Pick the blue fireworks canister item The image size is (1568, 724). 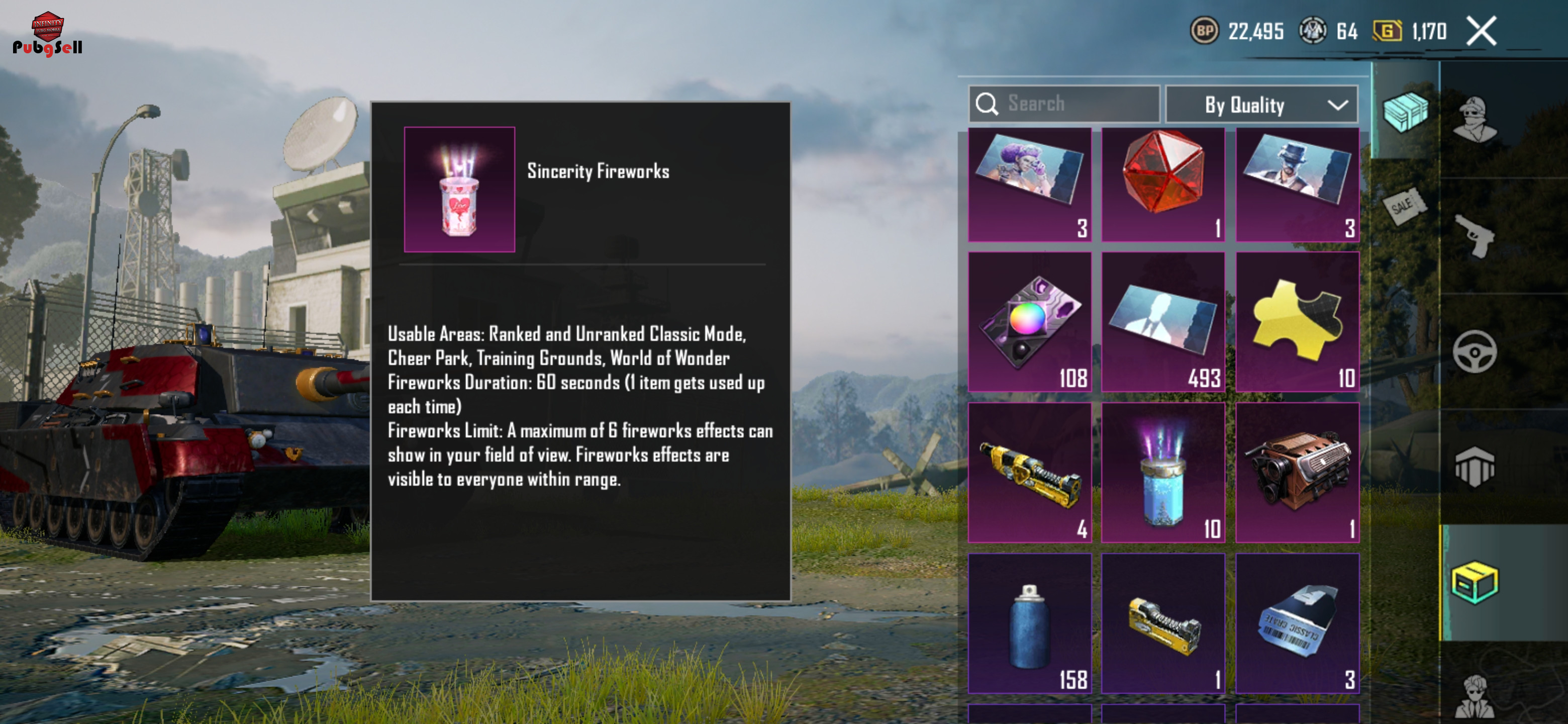point(1162,472)
